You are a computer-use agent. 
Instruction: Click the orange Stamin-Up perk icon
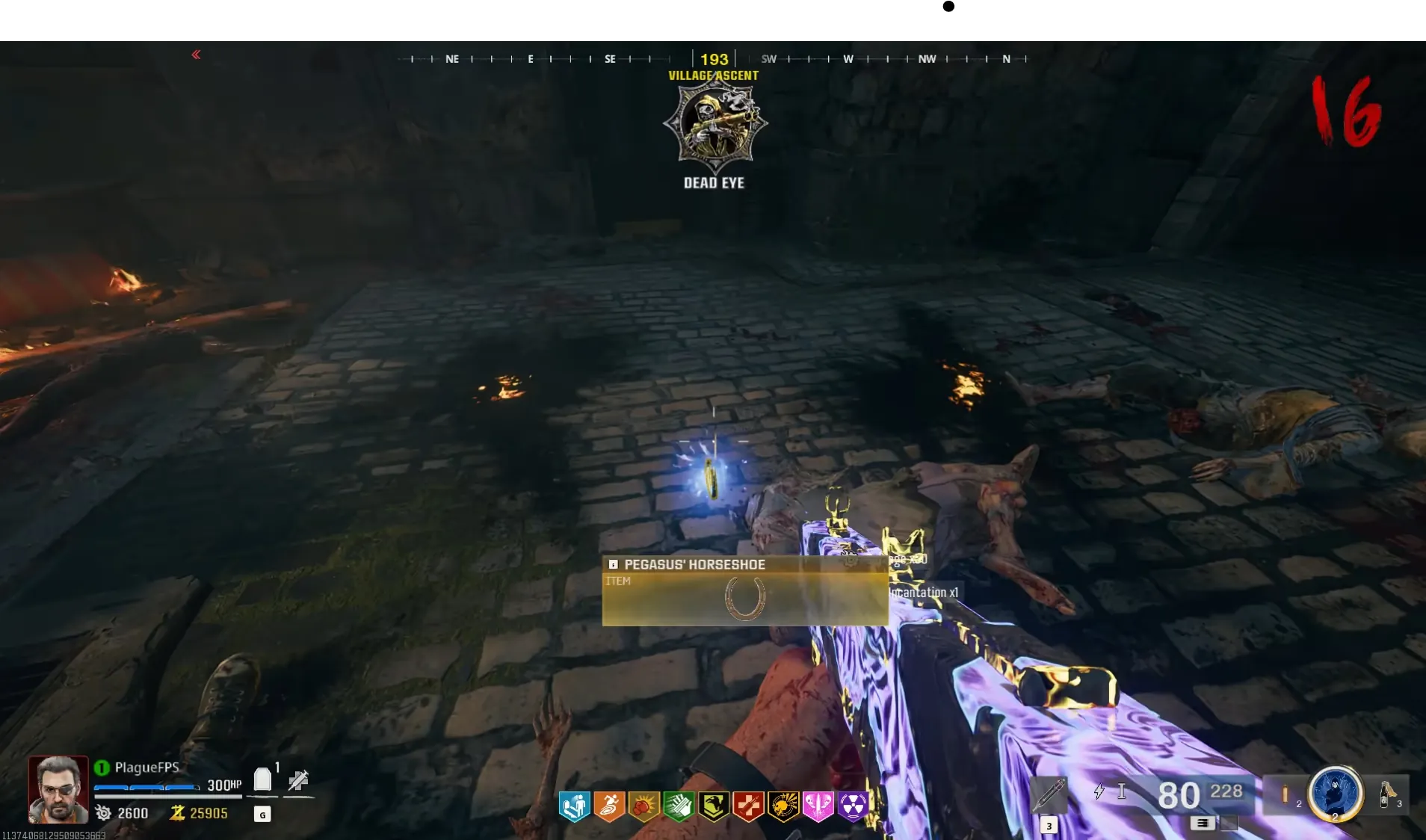(x=609, y=806)
